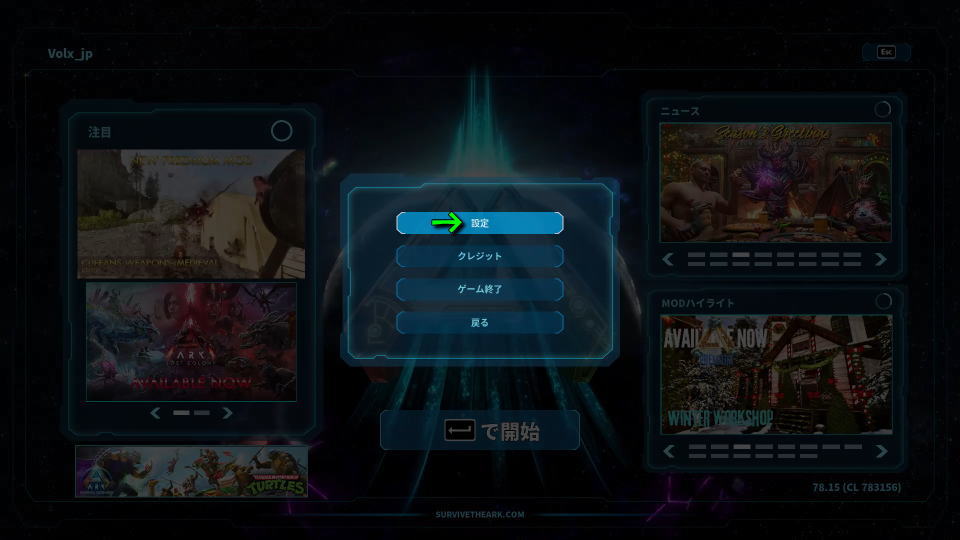Open the 設定 settings menu
Viewport: 960px width, 540px height.
click(480, 223)
